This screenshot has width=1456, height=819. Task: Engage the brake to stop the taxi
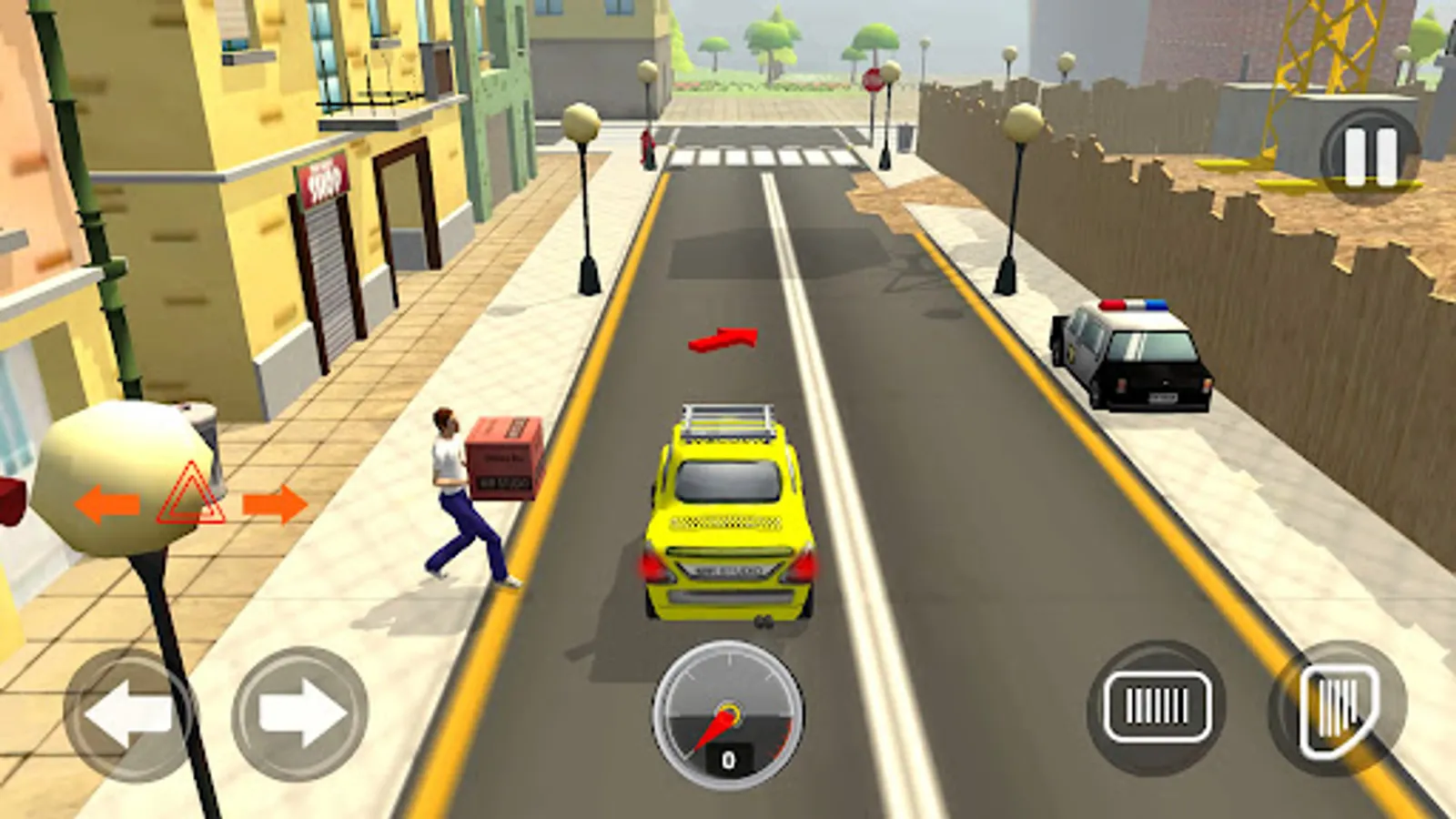click(1157, 705)
